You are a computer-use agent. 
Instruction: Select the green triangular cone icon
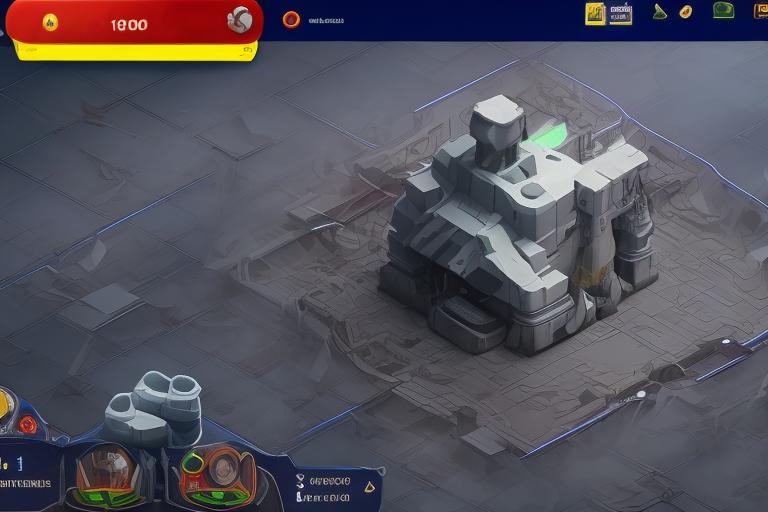[659, 12]
